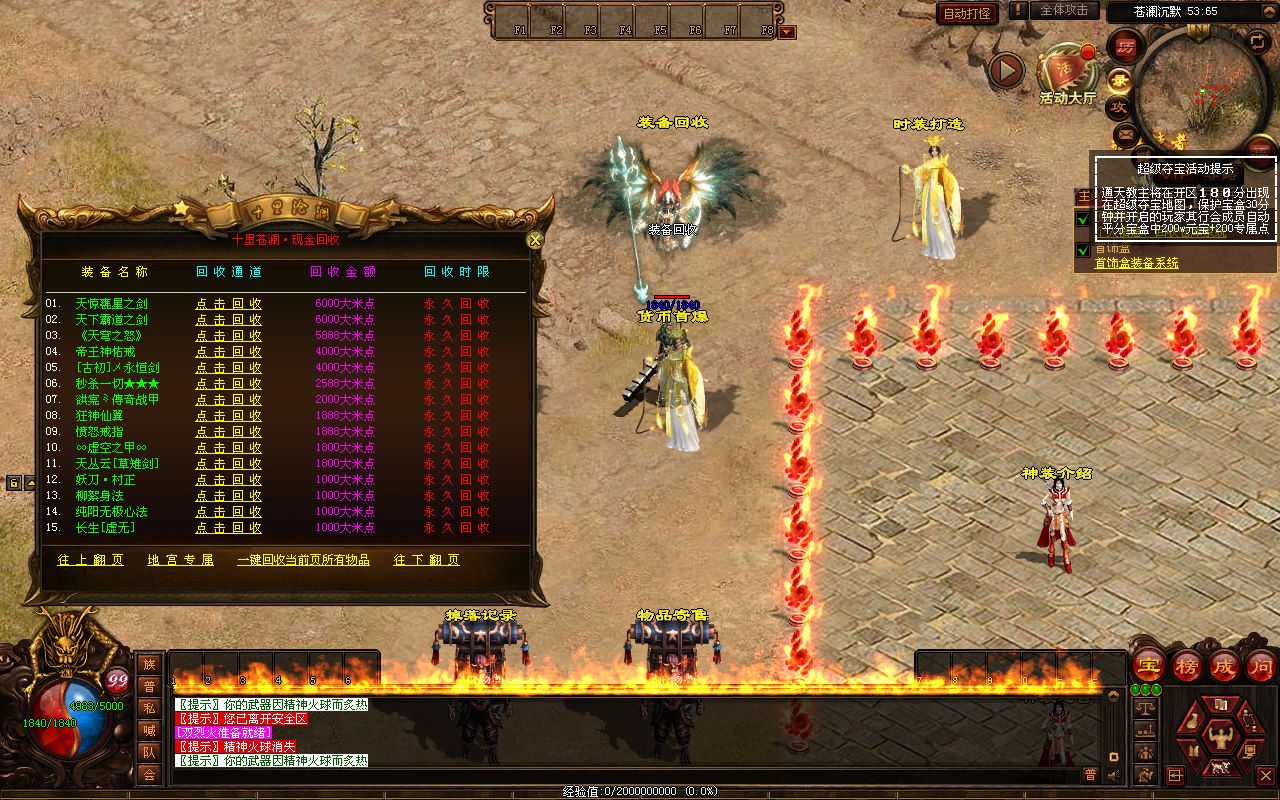Screen dimensions: 1280x800
Task: Open the character panel muscle-figure icon
Action: [1219, 738]
